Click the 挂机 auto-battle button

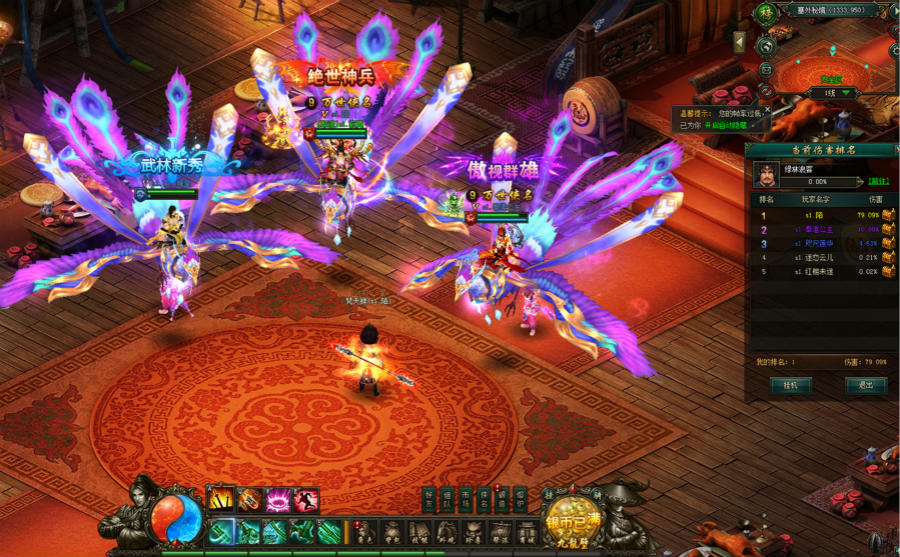[790, 385]
